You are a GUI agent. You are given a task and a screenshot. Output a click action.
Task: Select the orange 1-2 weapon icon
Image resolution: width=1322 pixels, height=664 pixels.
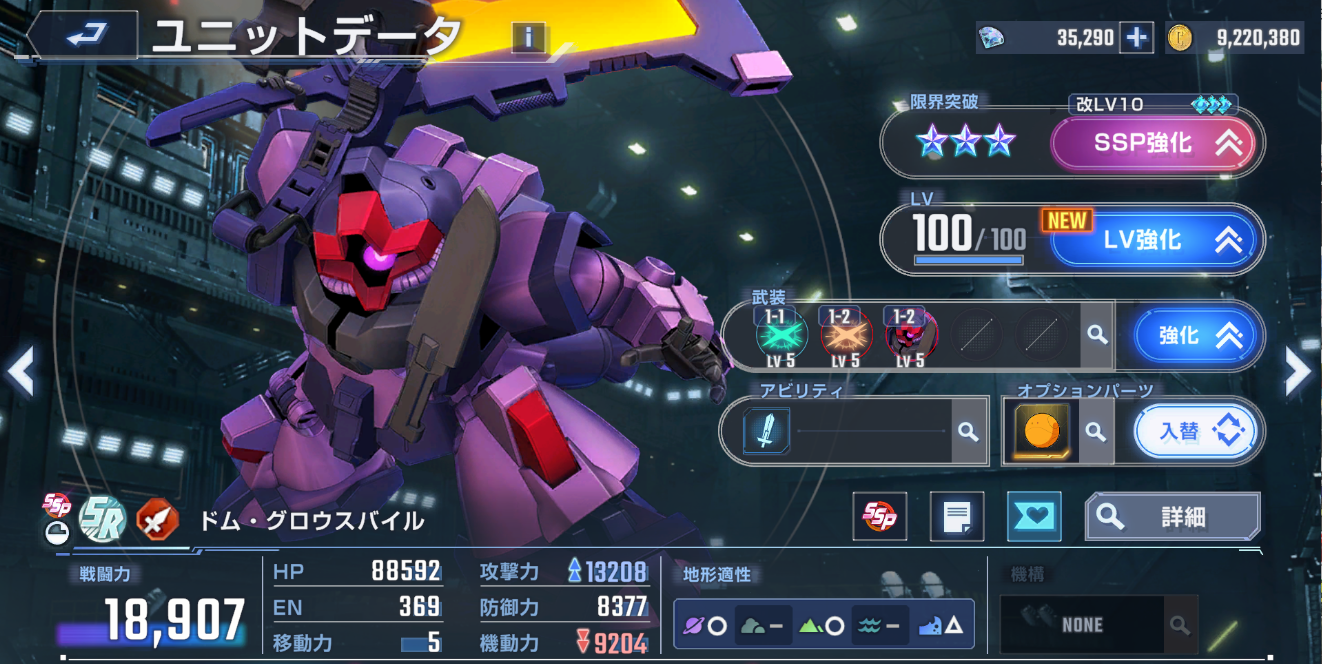tap(846, 335)
